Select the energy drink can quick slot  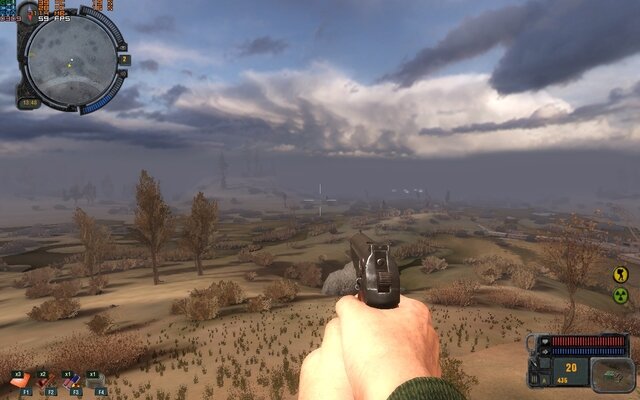point(71,381)
